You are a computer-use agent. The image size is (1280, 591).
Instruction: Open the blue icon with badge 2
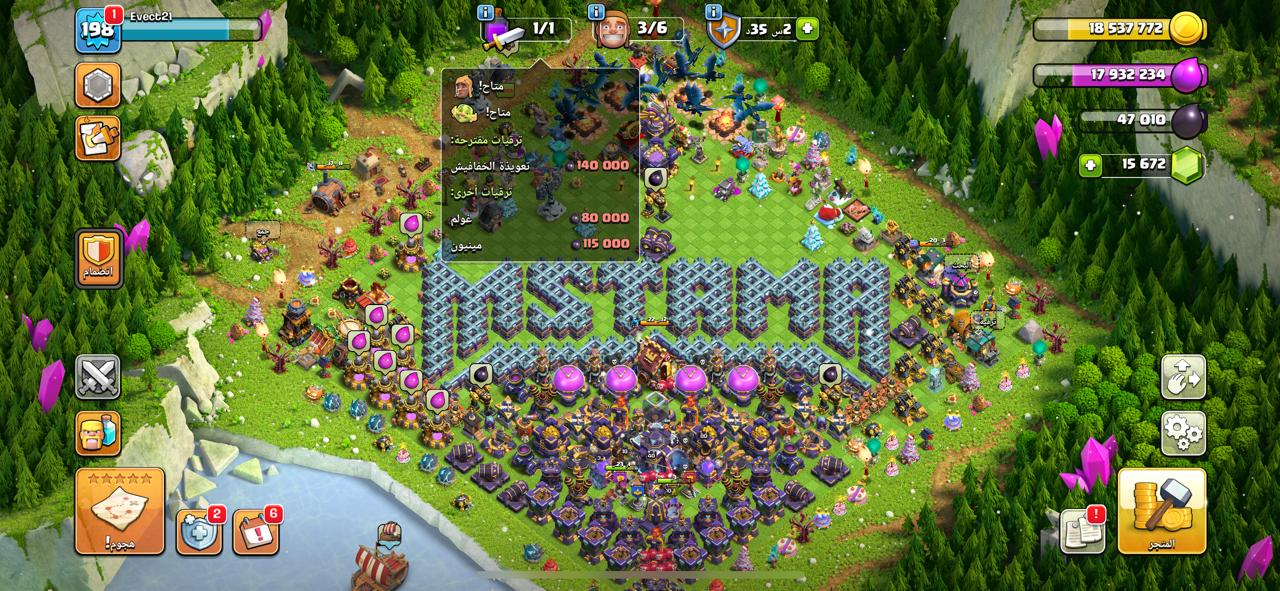click(x=199, y=531)
